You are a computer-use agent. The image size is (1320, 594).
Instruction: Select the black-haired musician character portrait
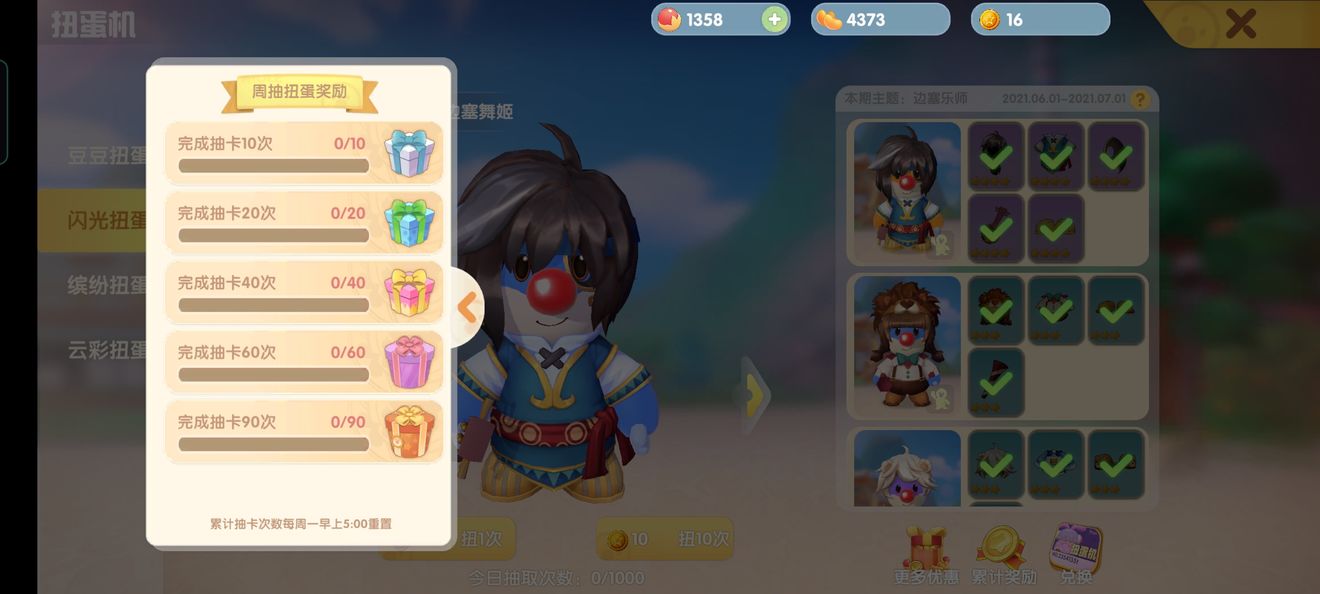[907, 191]
